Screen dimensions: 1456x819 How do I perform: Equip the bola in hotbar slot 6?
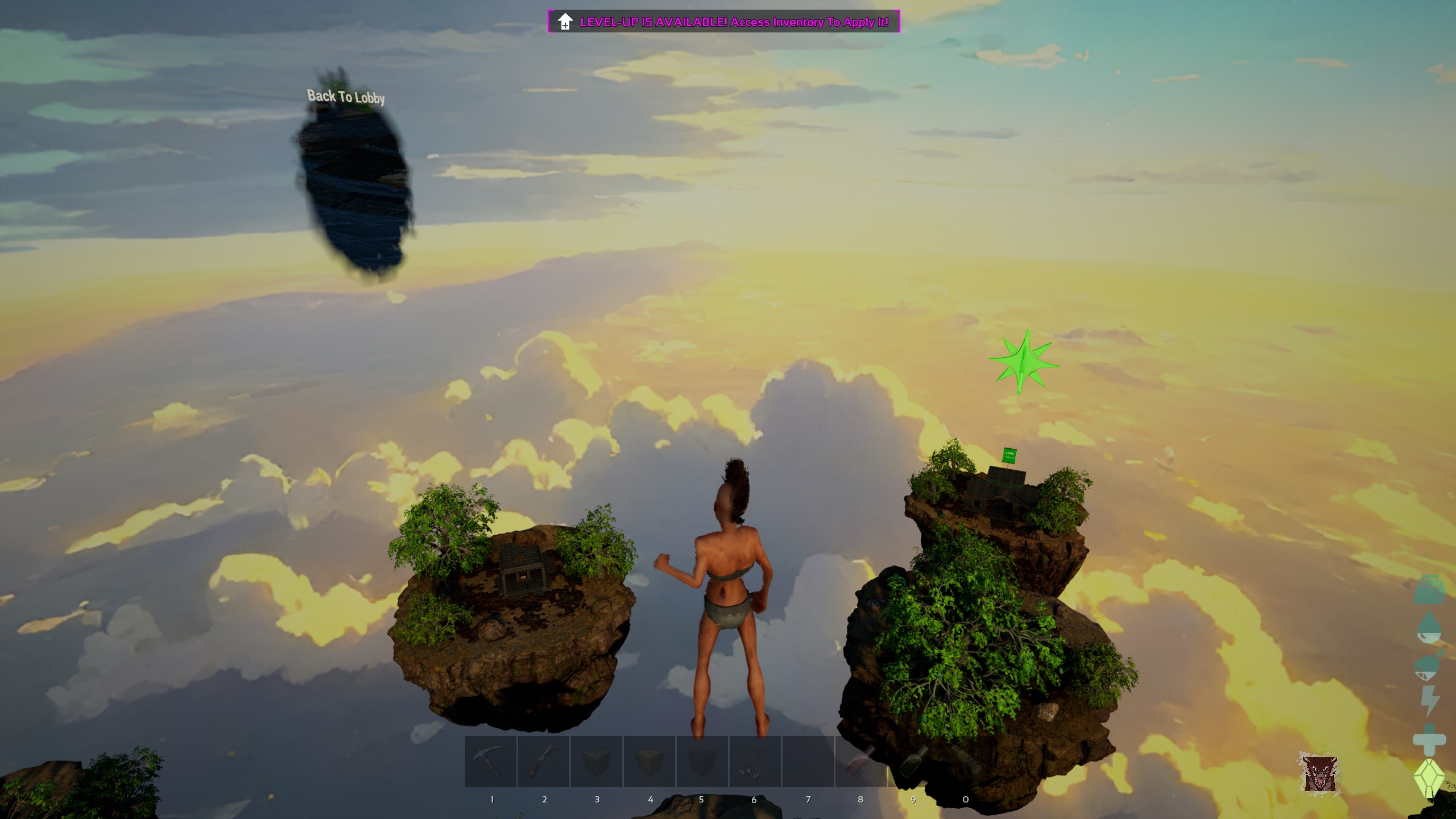coord(755,761)
